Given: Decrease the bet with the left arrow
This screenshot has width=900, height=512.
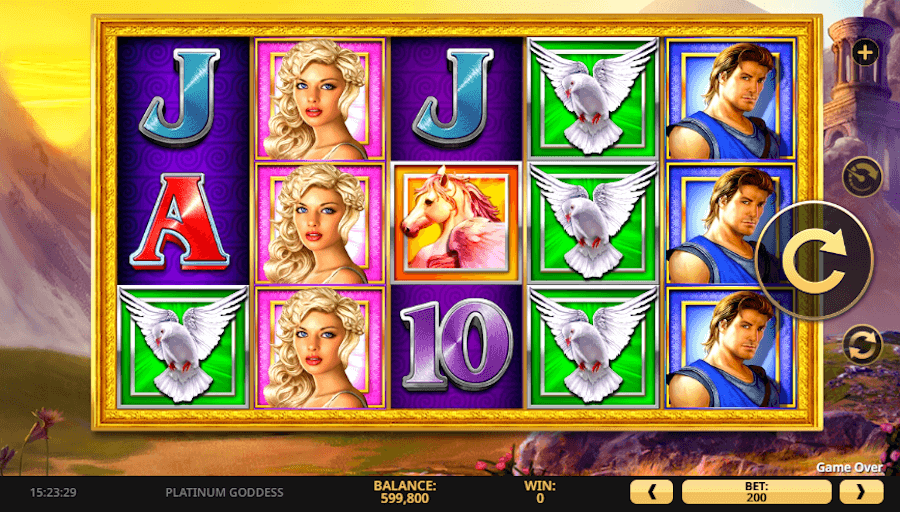Looking at the screenshot, I should (x=653, y=491).
